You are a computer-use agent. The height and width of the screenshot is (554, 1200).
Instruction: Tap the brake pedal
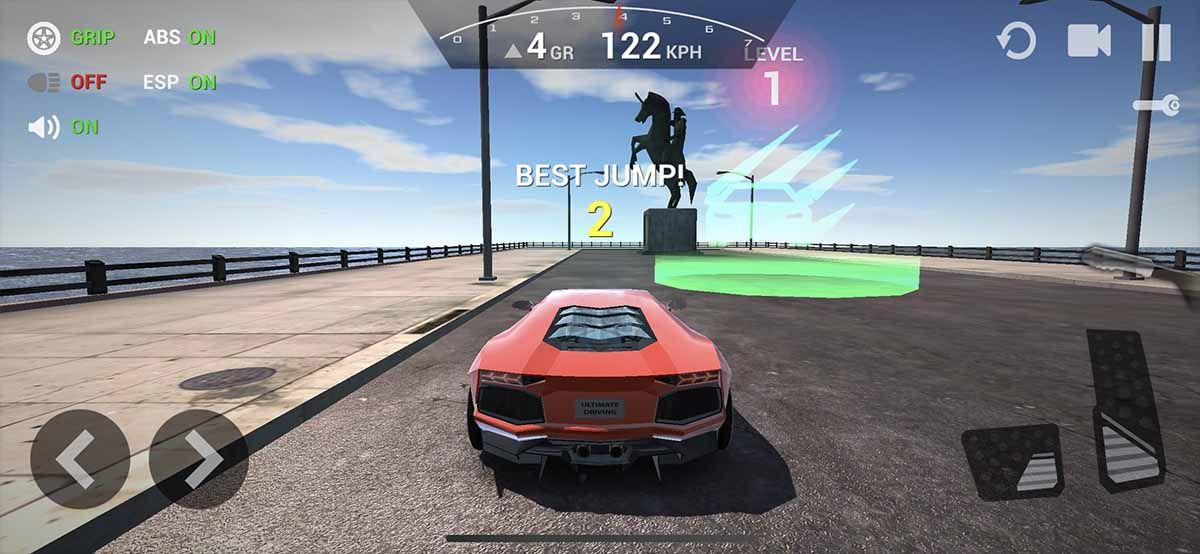[1011, 461]
